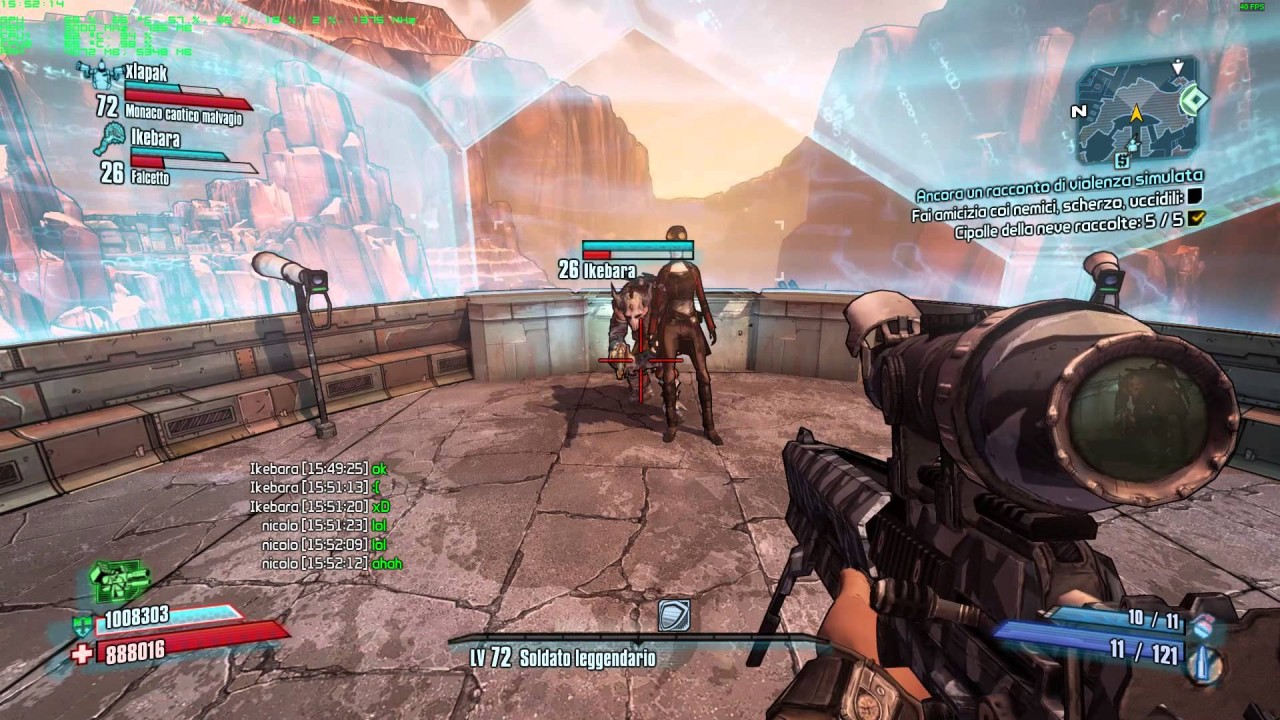
Task: Open the chat message log
Action: point(325,516)
